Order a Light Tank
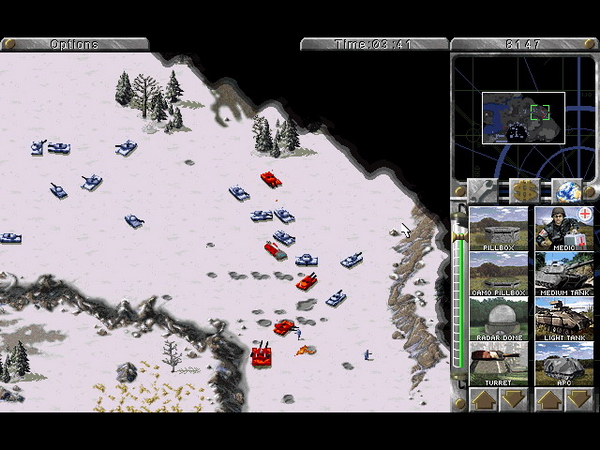The image size is (600, 450). coord(564,320)
